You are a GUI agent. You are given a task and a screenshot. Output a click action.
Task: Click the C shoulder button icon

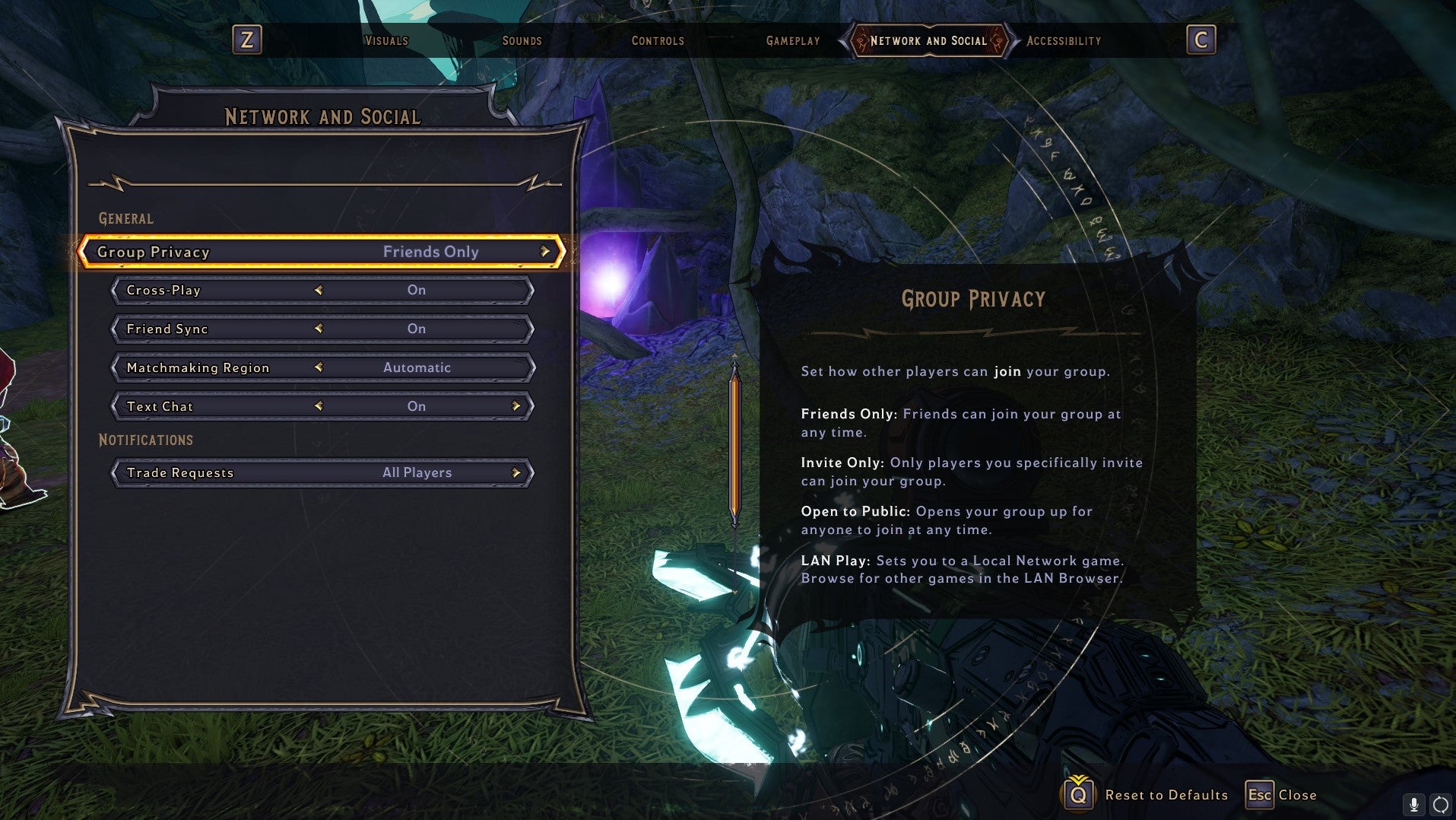1201,40
